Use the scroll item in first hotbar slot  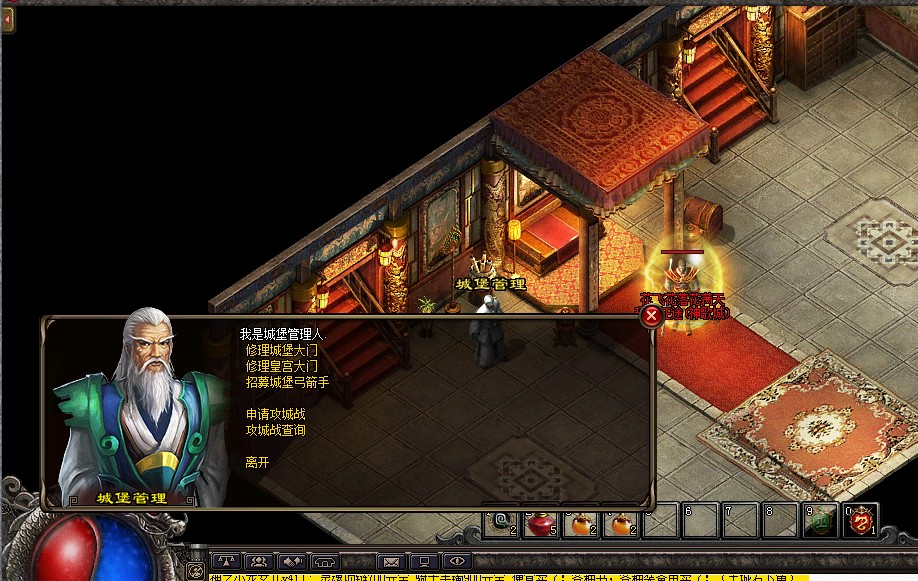point(501,521)
